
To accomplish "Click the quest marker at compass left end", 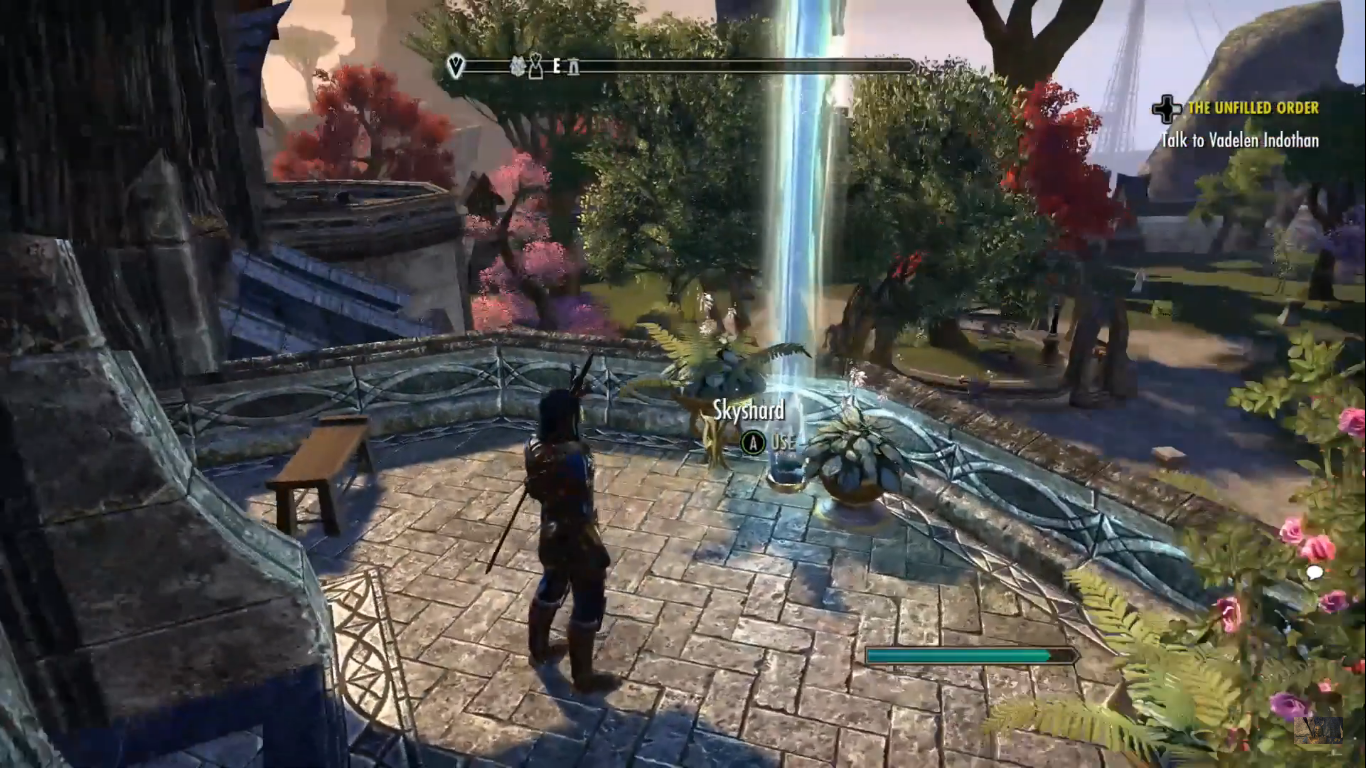I will [456, 67].
